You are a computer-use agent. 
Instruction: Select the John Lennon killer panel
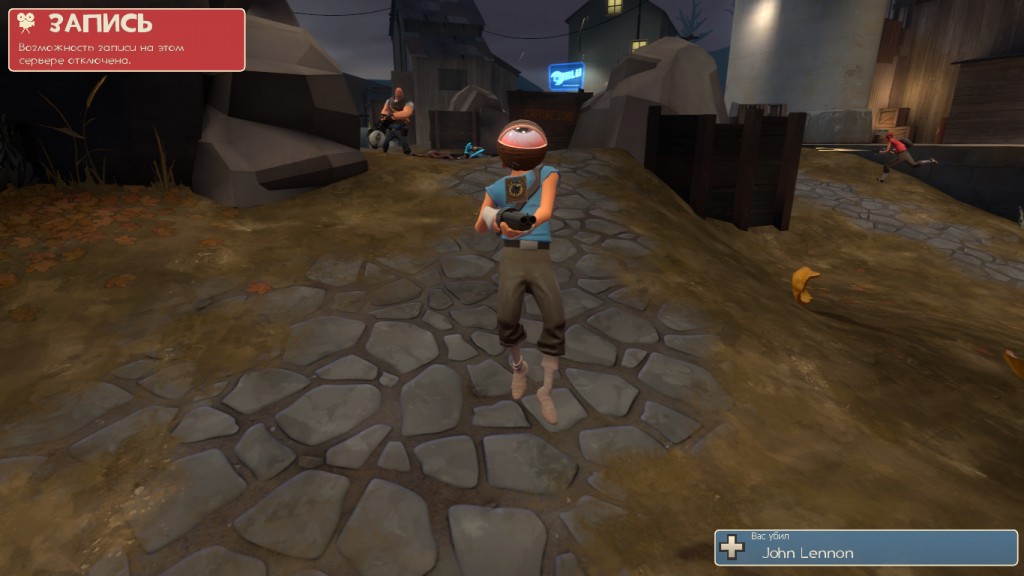tap(865, 547)
